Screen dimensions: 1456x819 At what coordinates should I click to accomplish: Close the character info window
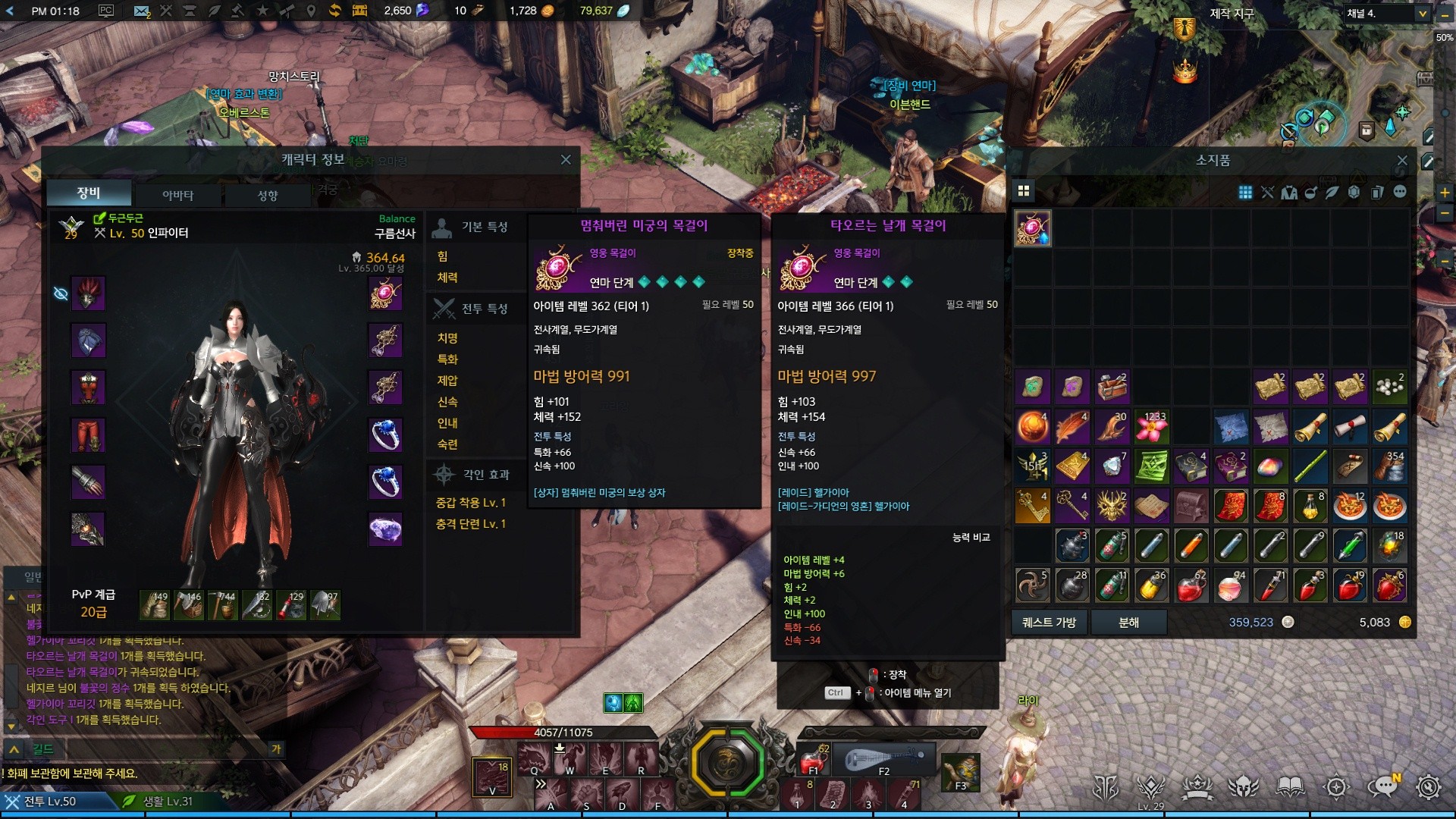[565, 160]
